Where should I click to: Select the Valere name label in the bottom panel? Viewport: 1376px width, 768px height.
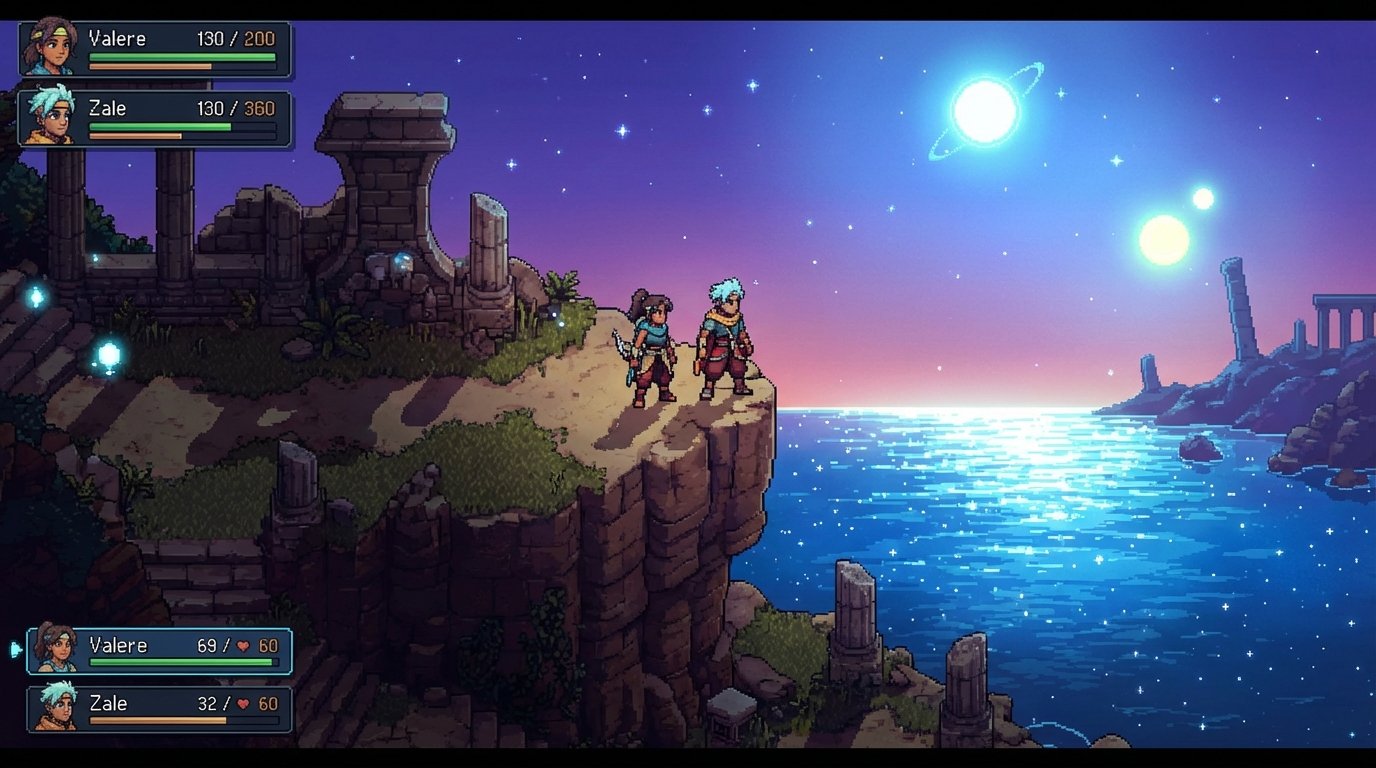click(x=117, y=646)
